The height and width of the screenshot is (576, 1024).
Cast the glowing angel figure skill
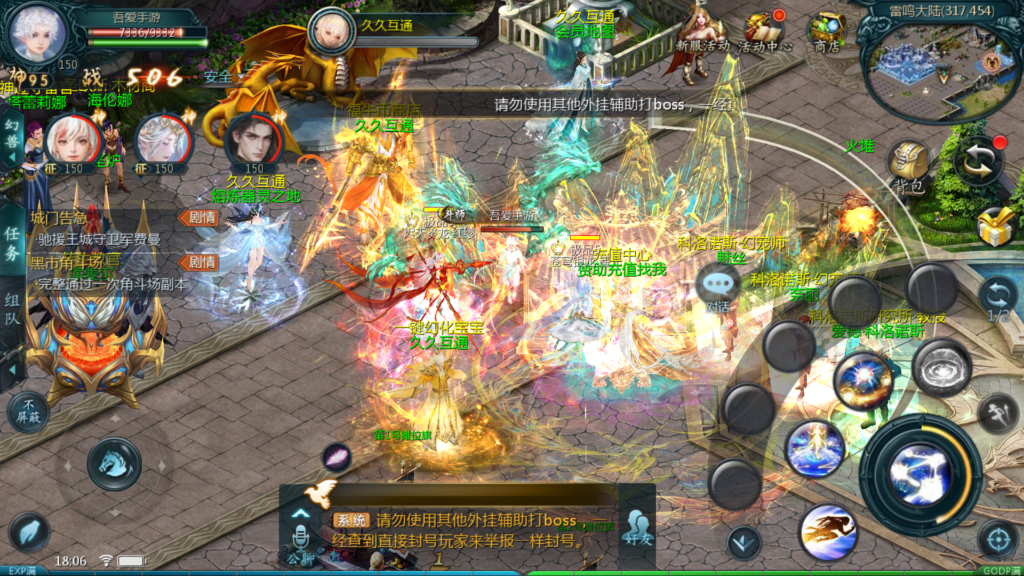pyautogui.click(x=815, y=449)
